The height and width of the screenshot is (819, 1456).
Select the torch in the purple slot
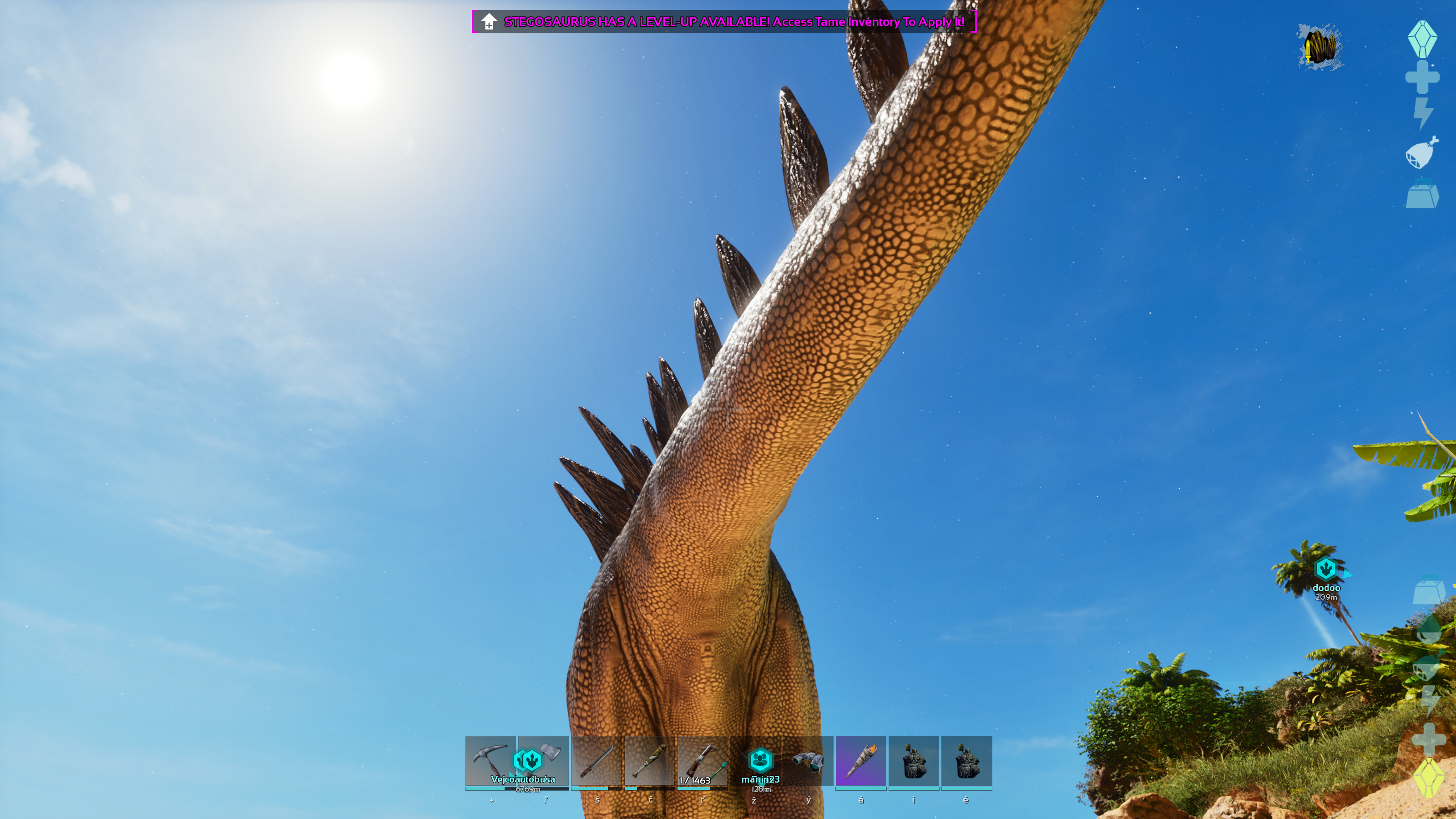pos(861,761)
